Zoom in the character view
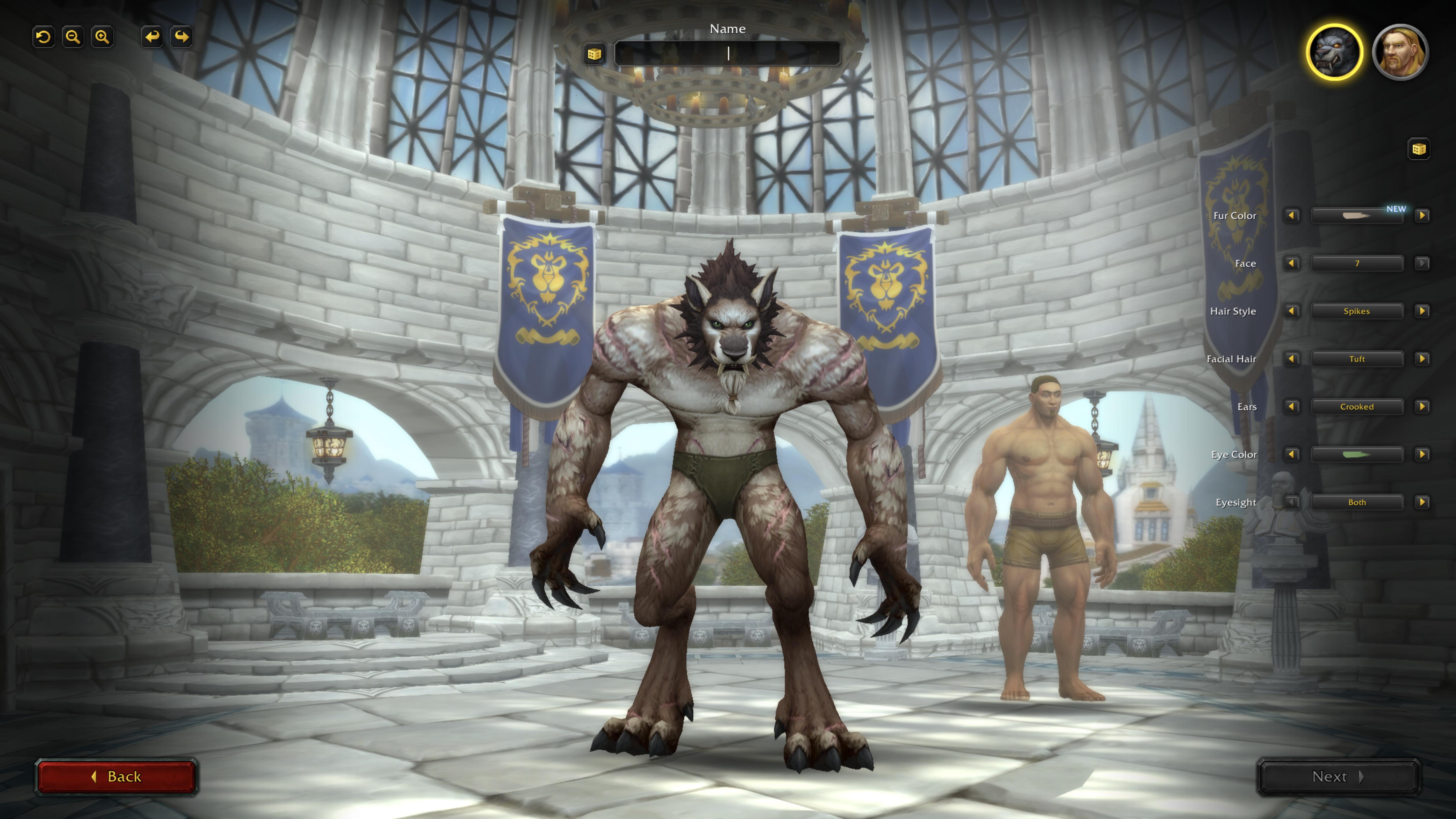 click(x=102, y=37)
